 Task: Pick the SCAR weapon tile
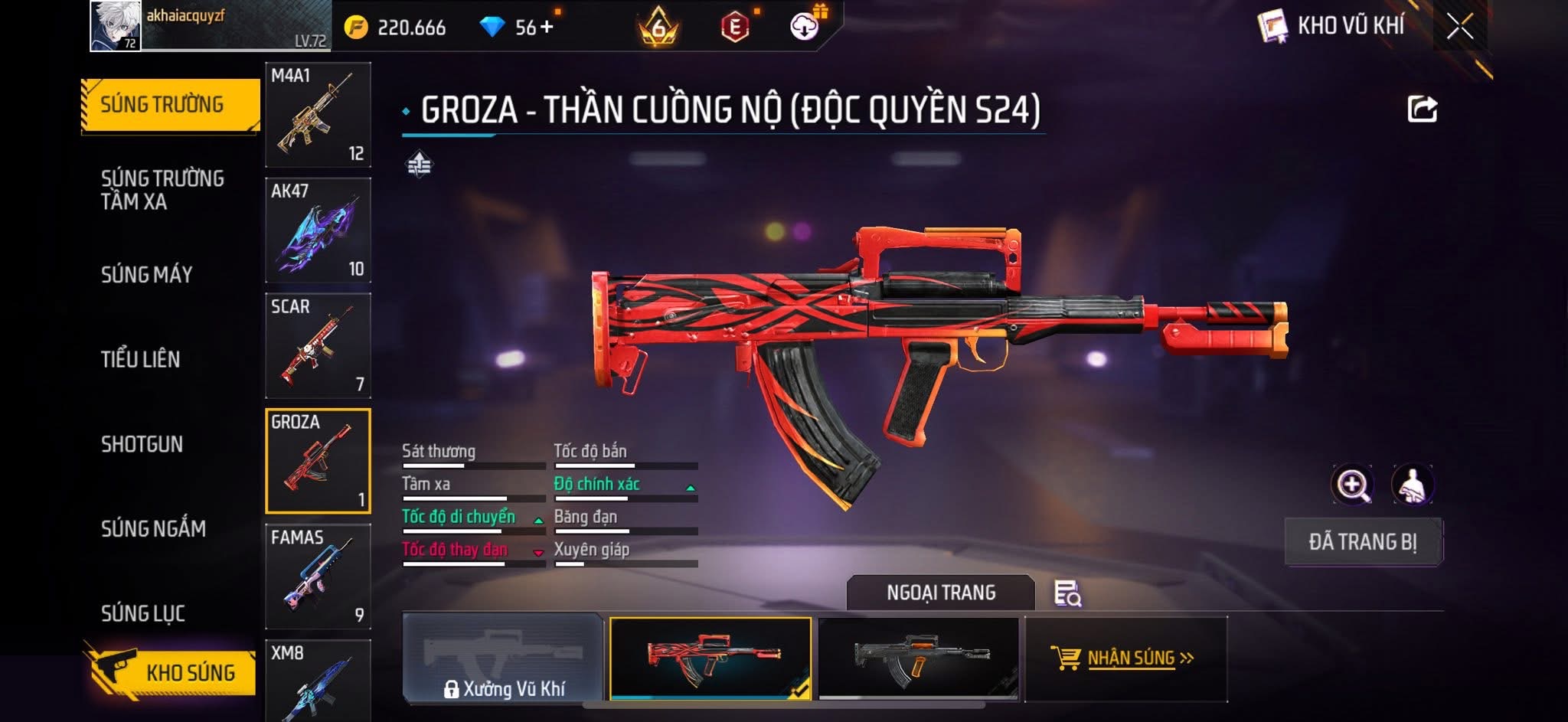click(x=318, y=346)
